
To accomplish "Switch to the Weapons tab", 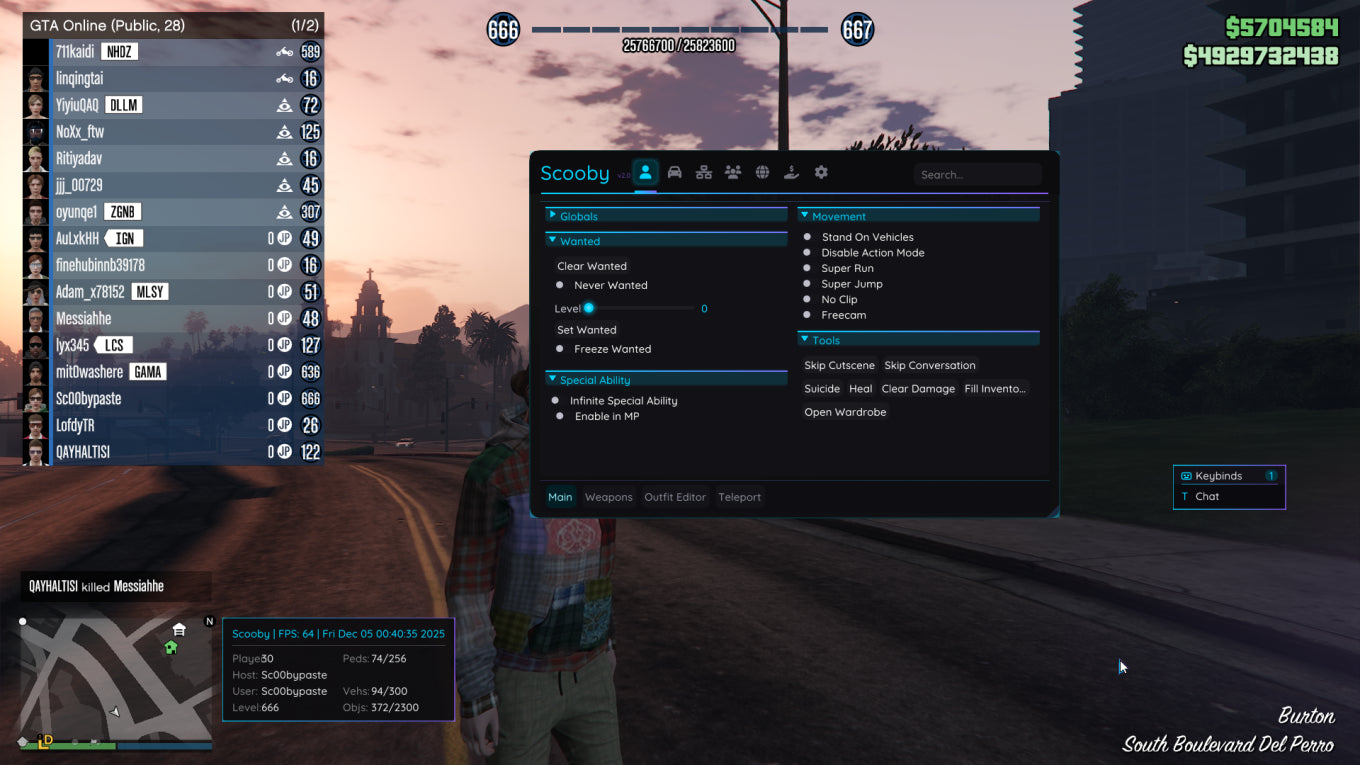I will tap(608, 497).
